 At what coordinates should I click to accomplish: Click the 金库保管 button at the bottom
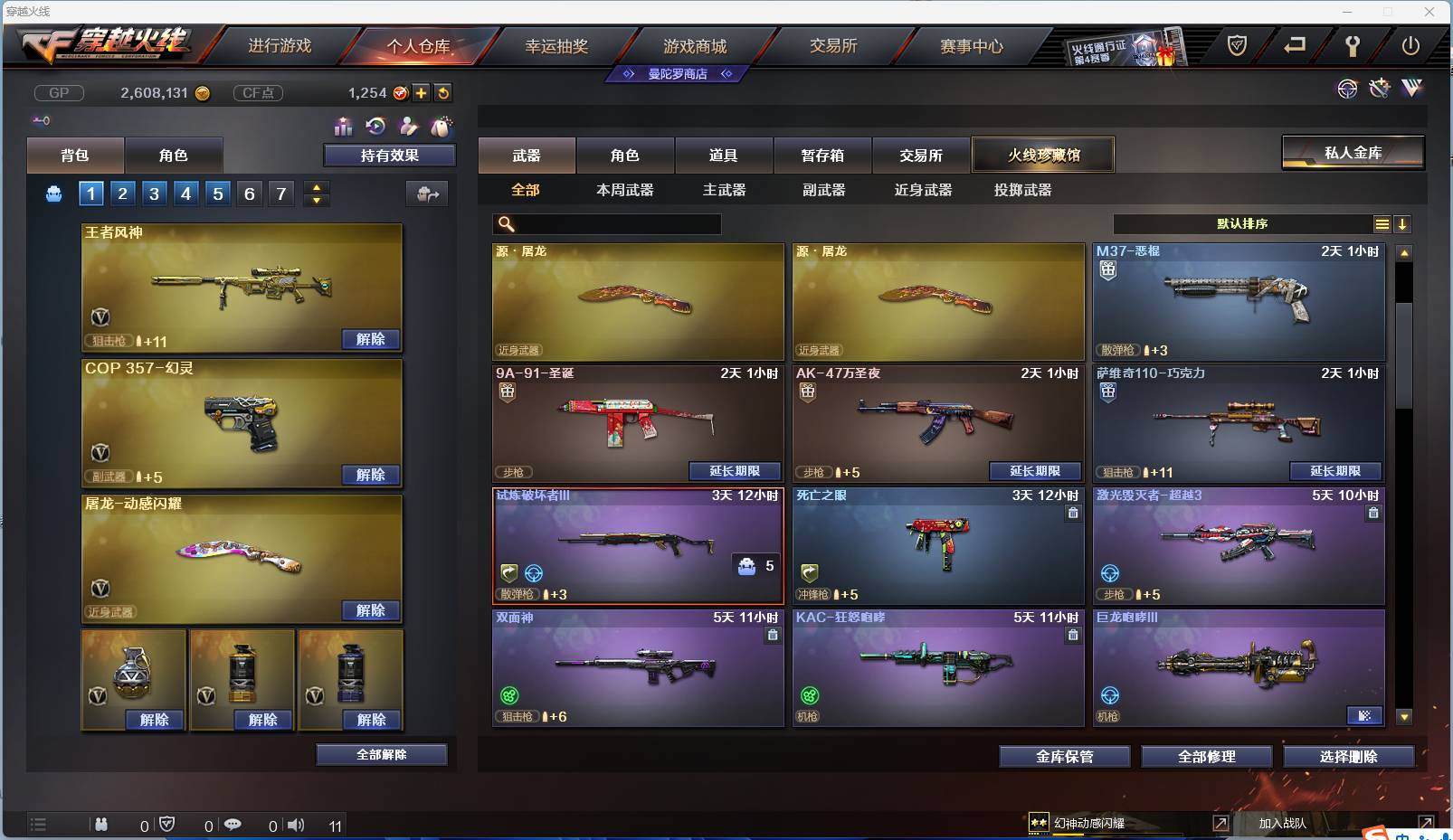[1064, 756]
